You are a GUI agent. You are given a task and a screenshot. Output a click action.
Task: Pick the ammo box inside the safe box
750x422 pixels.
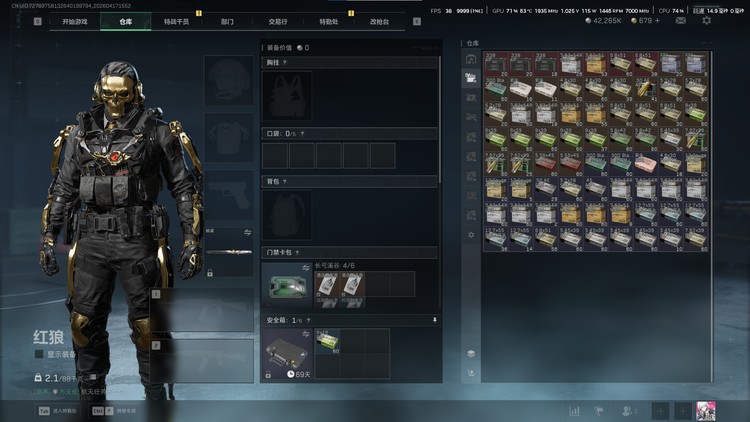[x=327, y=340]
